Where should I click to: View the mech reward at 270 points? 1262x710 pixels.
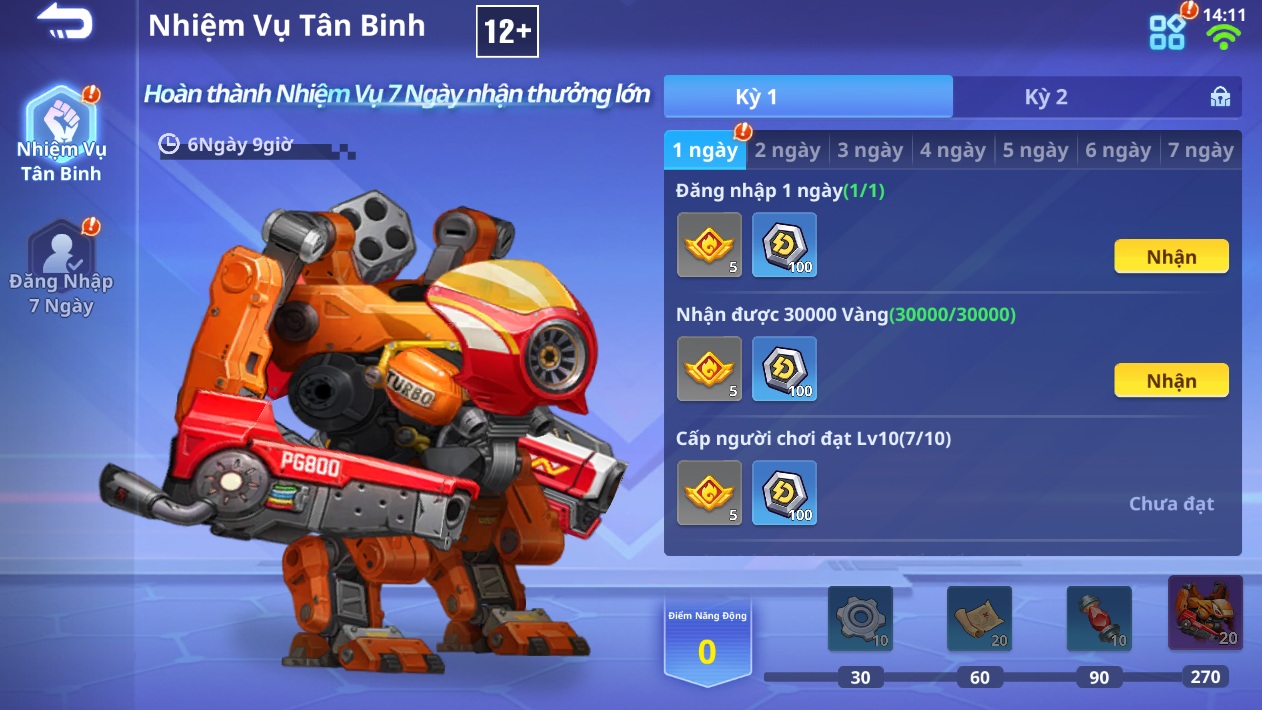1205,613
